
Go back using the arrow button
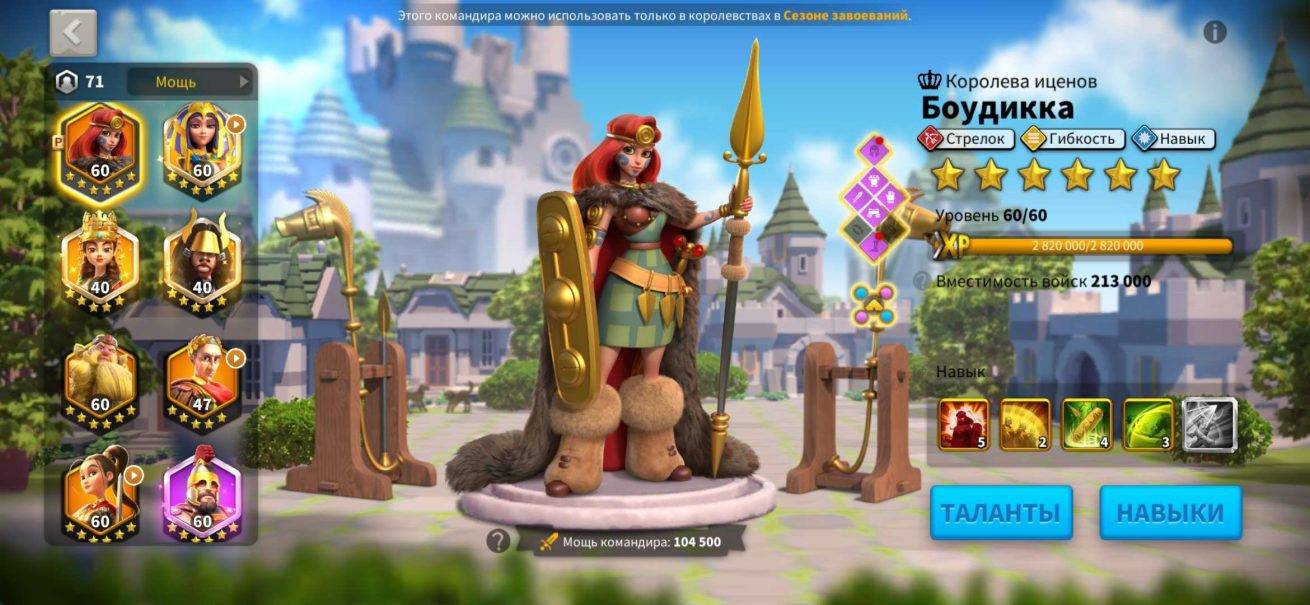pos(73,32)
